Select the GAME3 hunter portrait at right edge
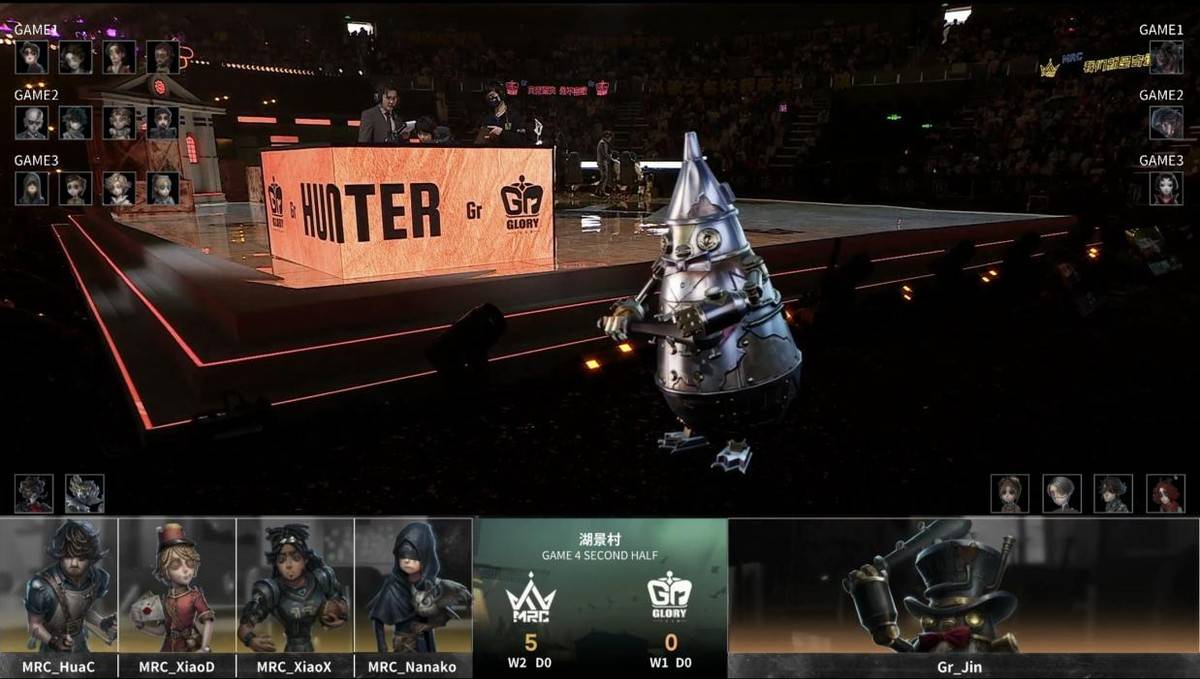Viewport: 1200px width, 679px height. click(x=1166, y=188)
